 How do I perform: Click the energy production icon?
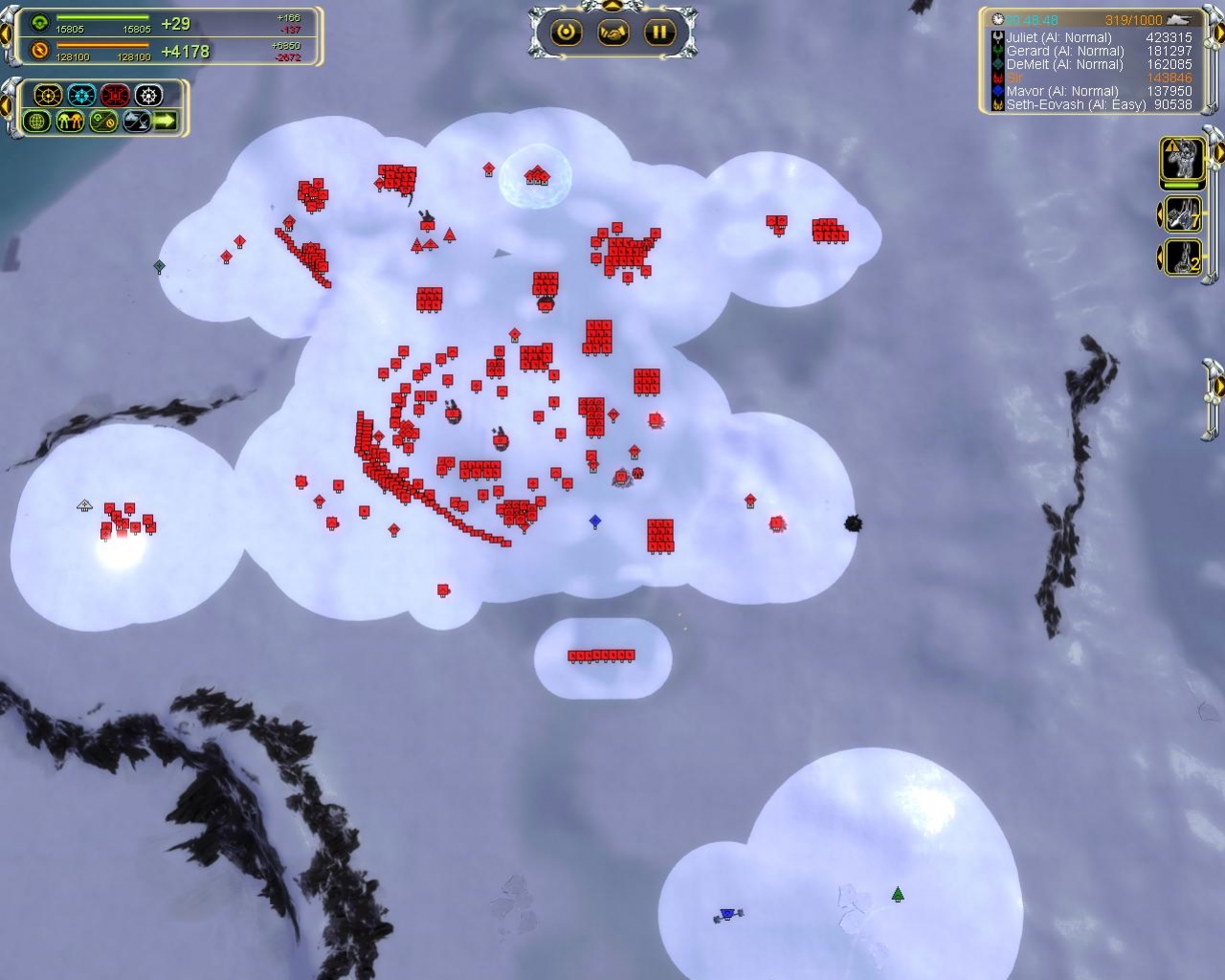tap(39, 50)
